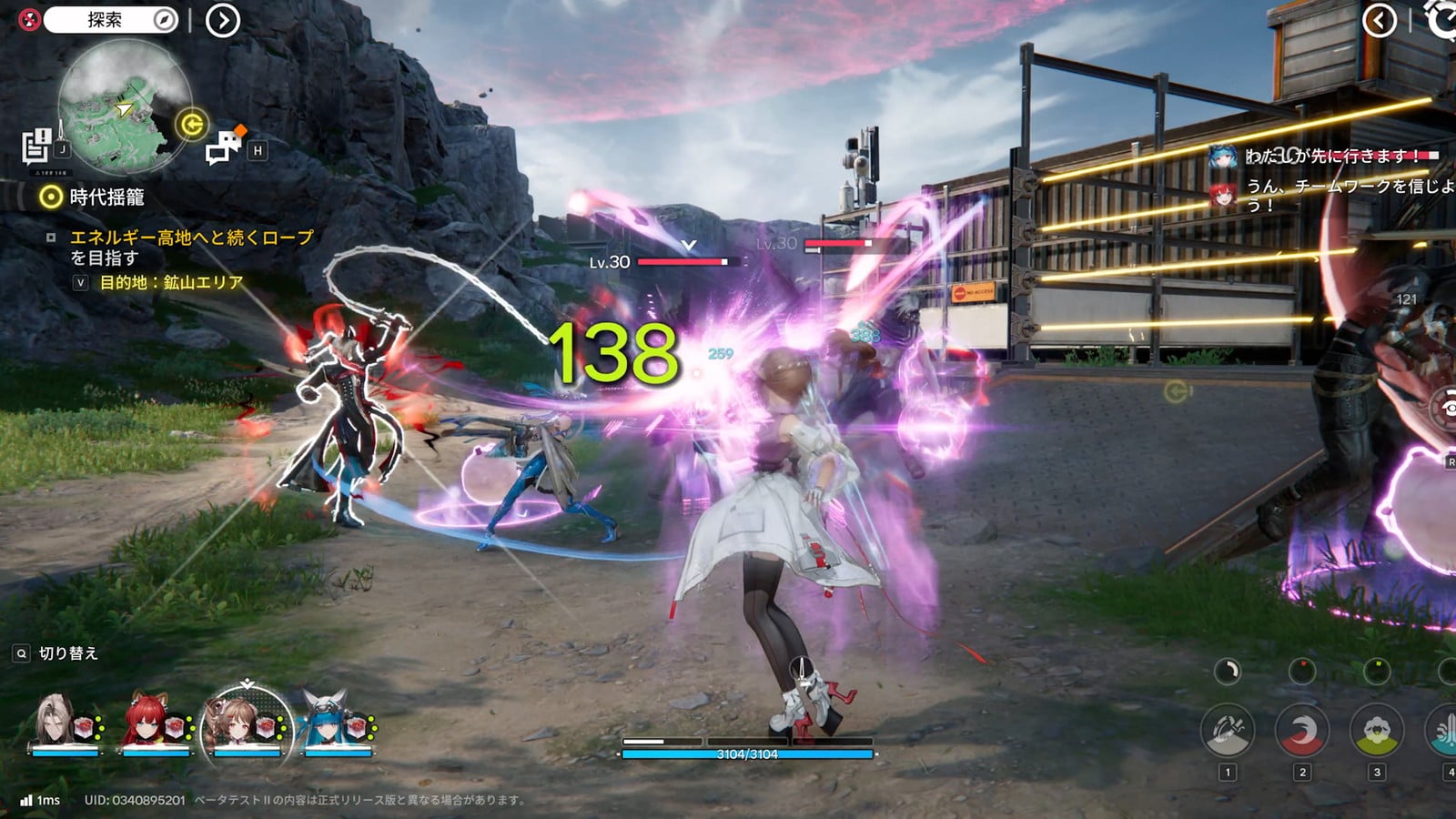This screenshot has width=1456, height=819.
Task: Expand the top-left arrow menu button
Action: click(x=222, y=20)
